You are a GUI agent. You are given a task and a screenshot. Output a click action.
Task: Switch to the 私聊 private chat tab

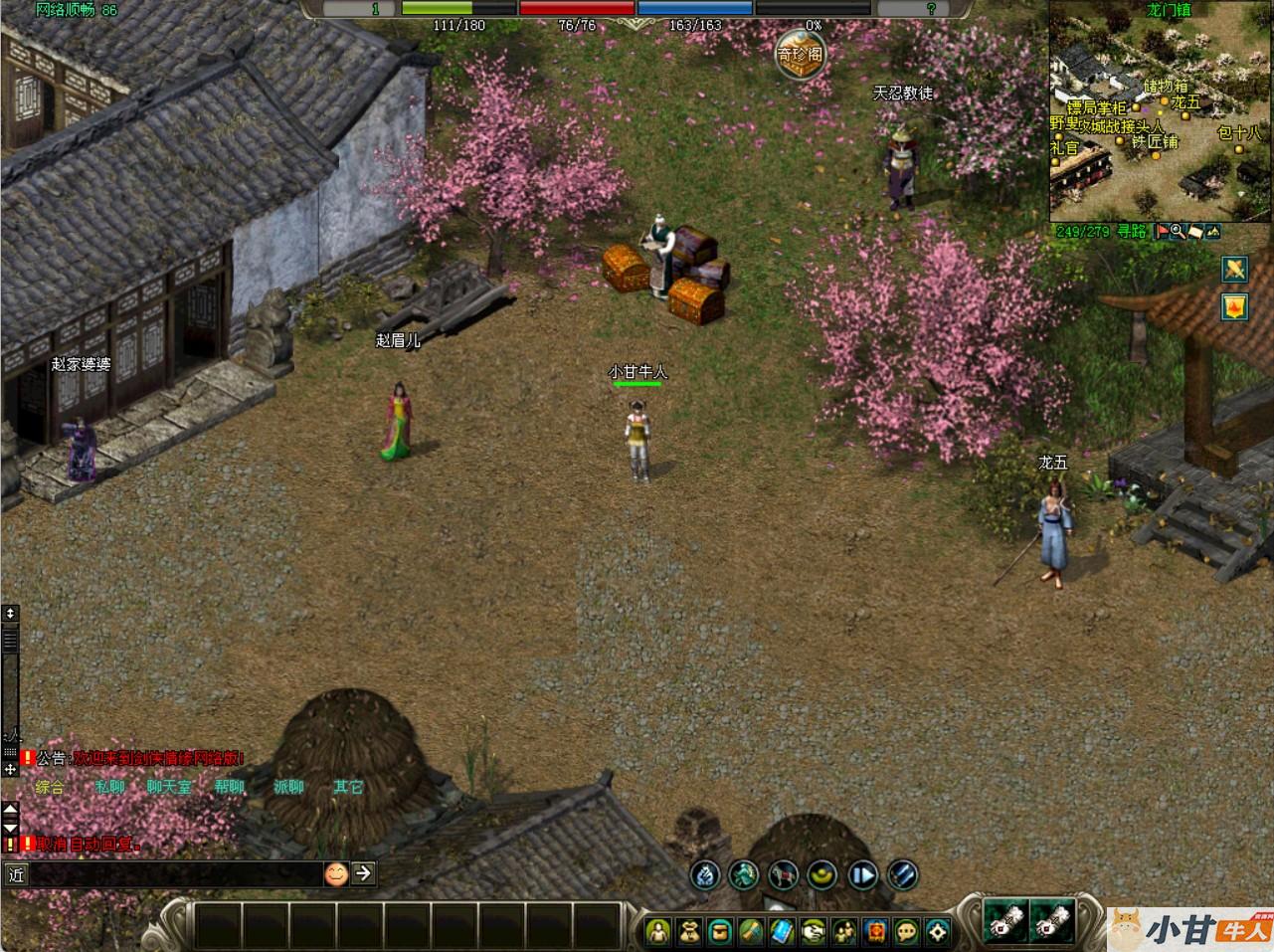[109, 787]
